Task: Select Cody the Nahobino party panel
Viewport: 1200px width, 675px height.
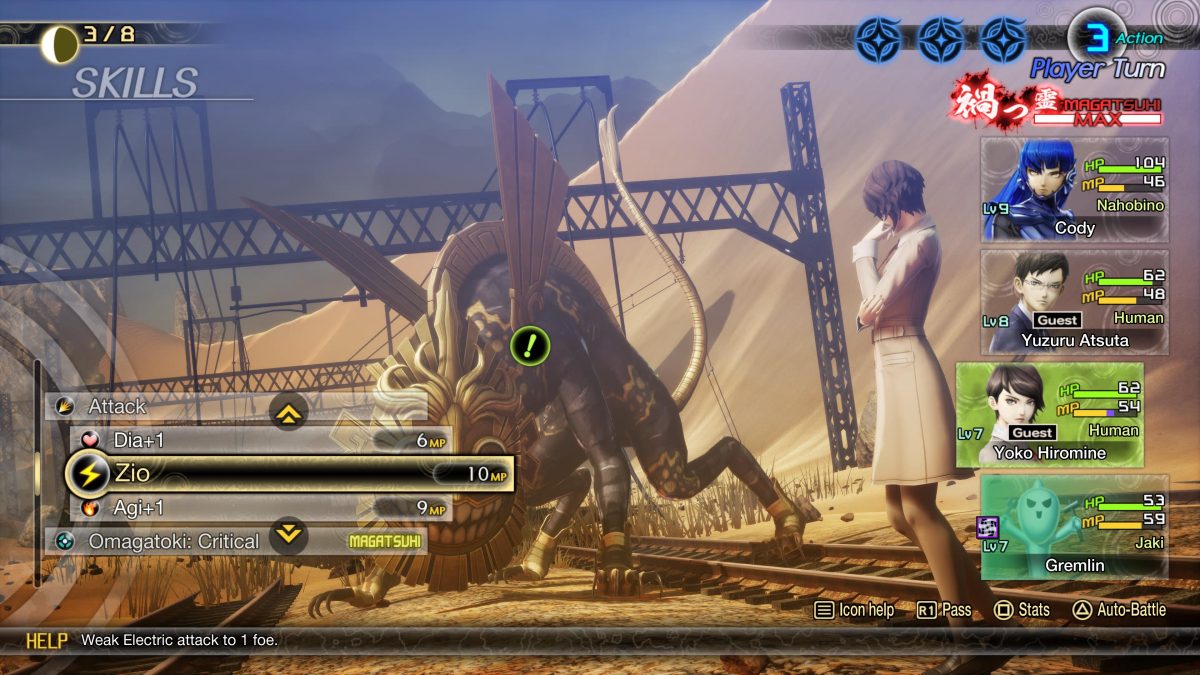Action: point(1074,190)
